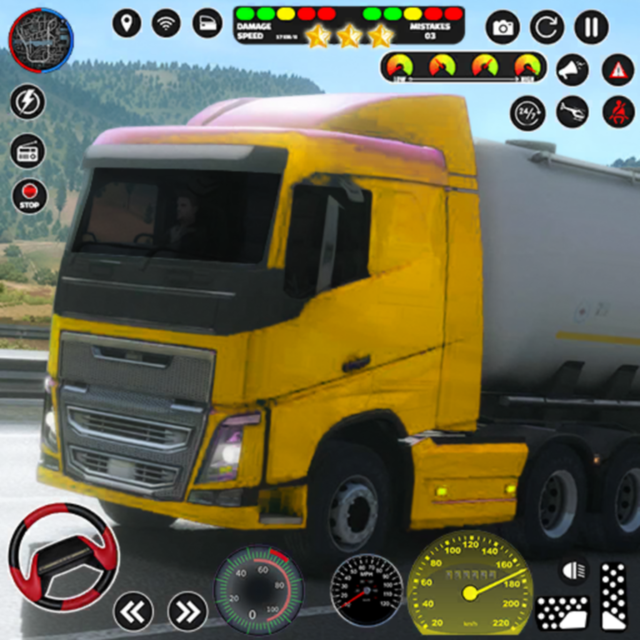Tap the left double-arrow indicator
This screenshot has height=640, width=640.
pyautogui.click(x=133, y=609)
